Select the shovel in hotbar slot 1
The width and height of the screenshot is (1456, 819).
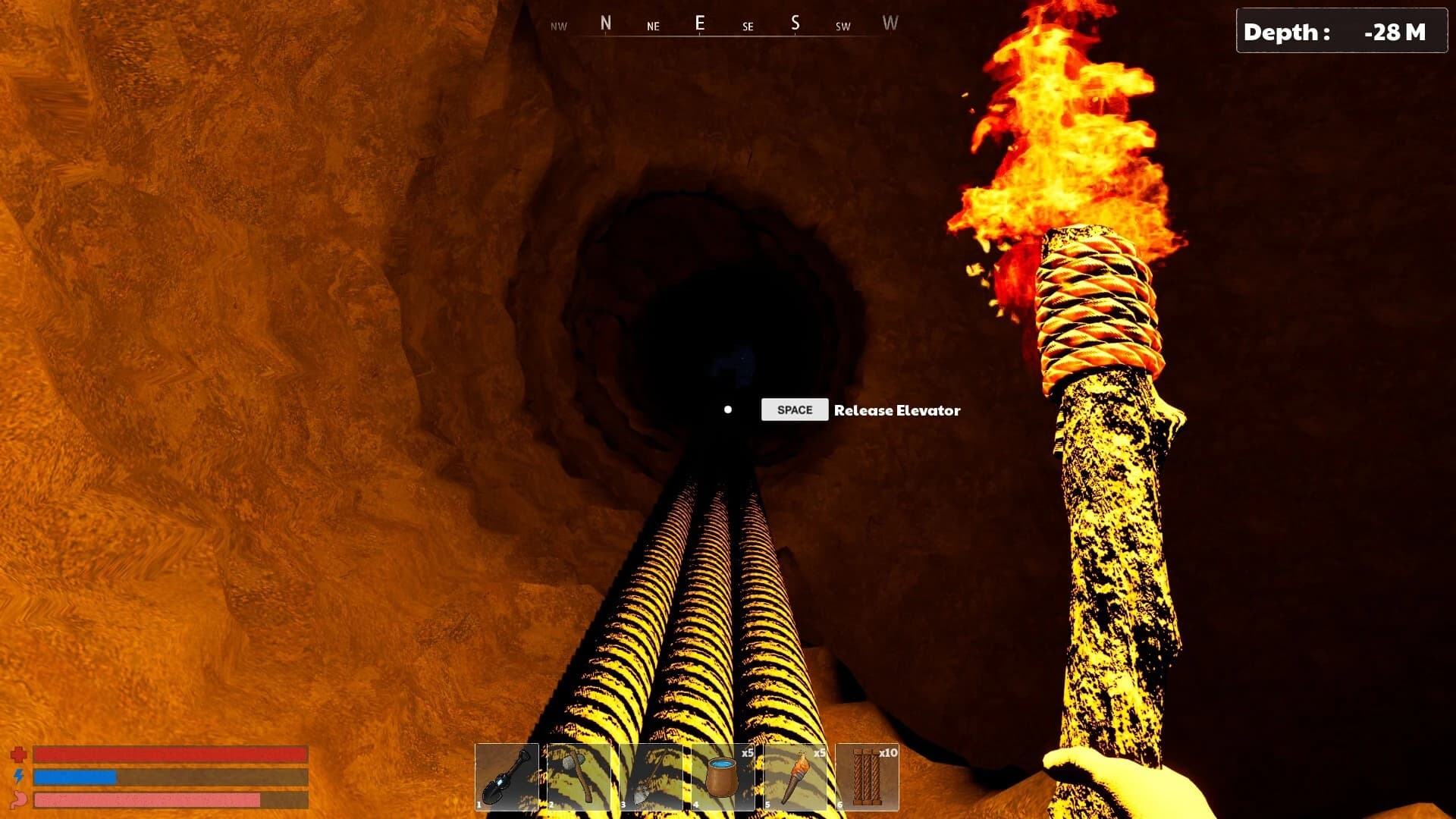pyautogui.click(x=509, y=775)
